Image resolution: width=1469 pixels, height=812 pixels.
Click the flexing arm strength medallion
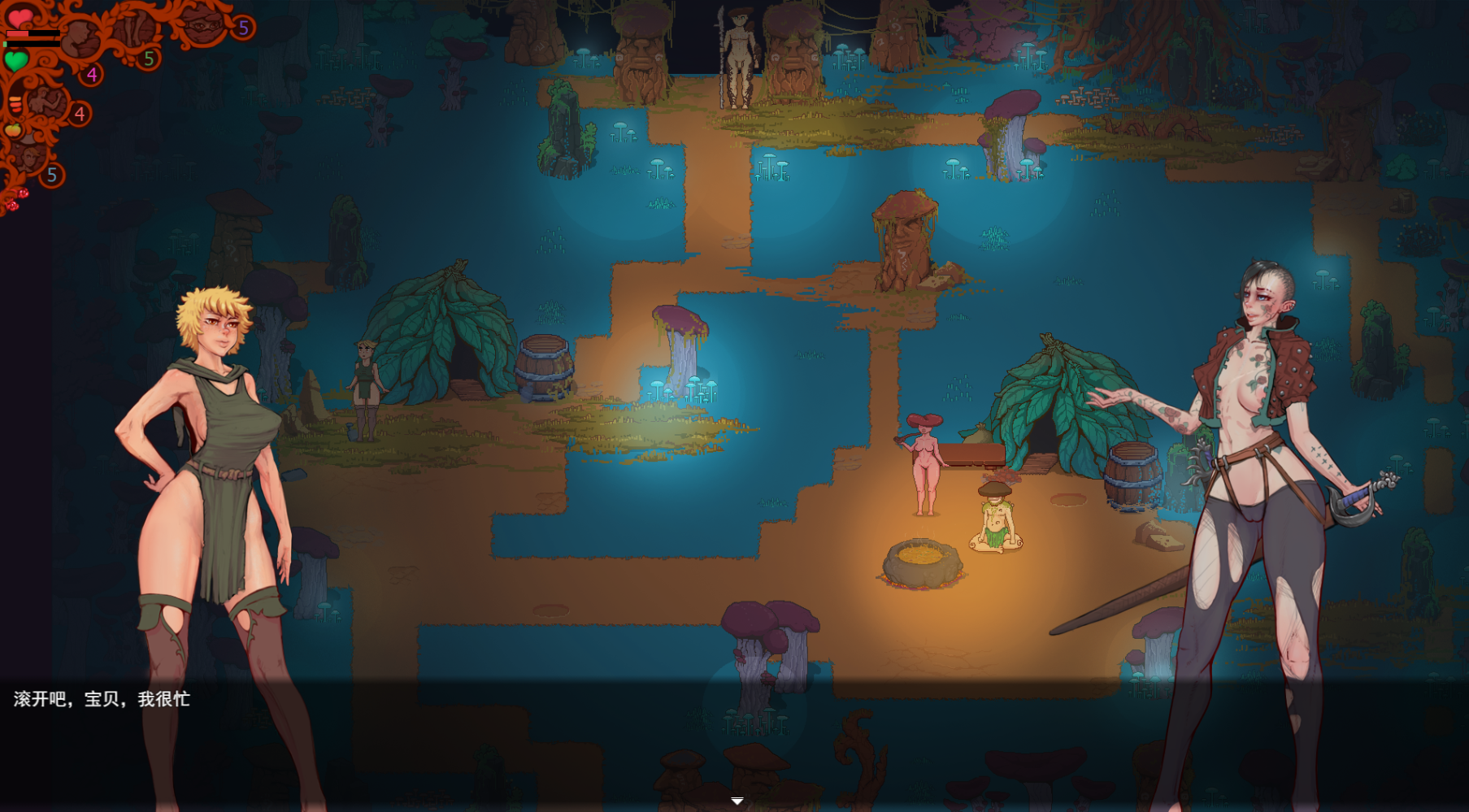pos(47,103)
